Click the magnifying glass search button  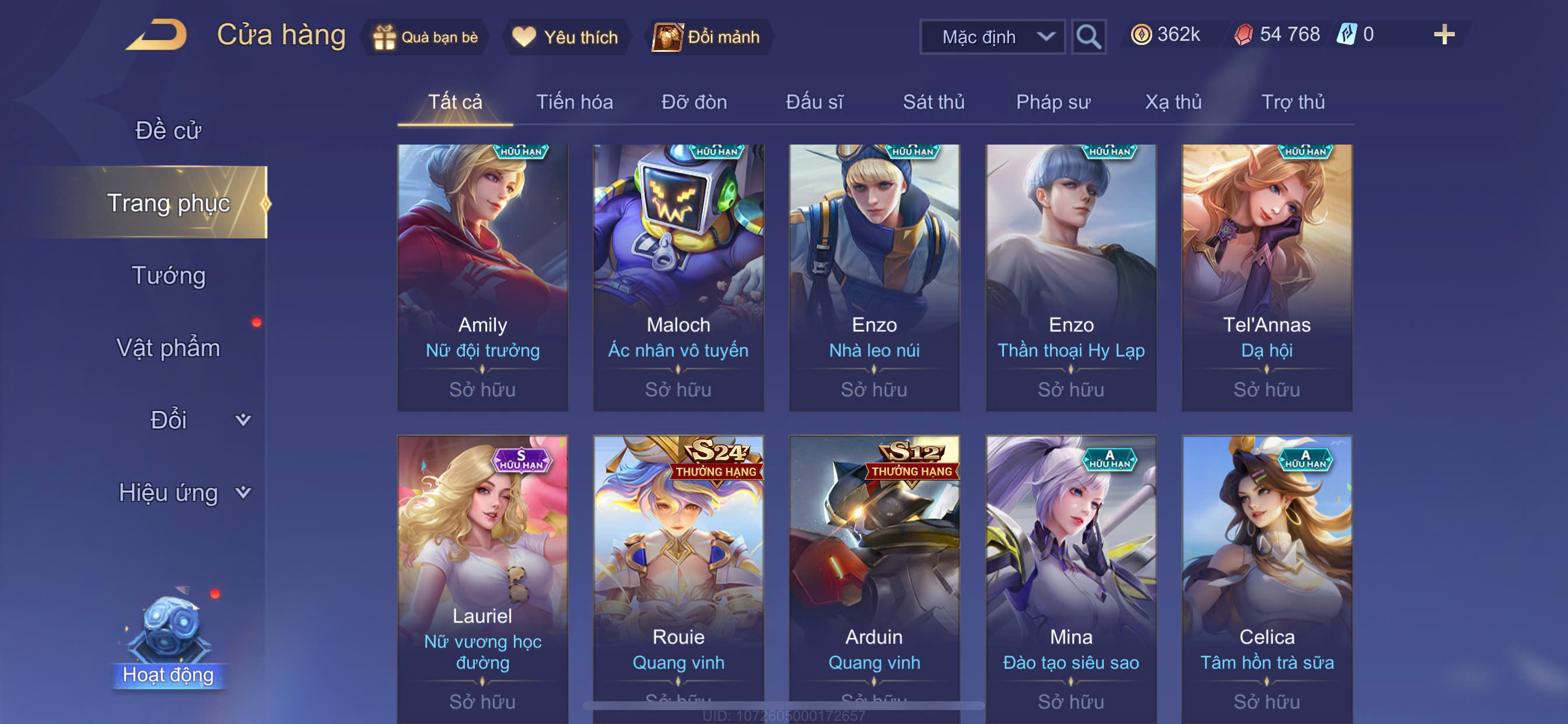(1088, 37)
